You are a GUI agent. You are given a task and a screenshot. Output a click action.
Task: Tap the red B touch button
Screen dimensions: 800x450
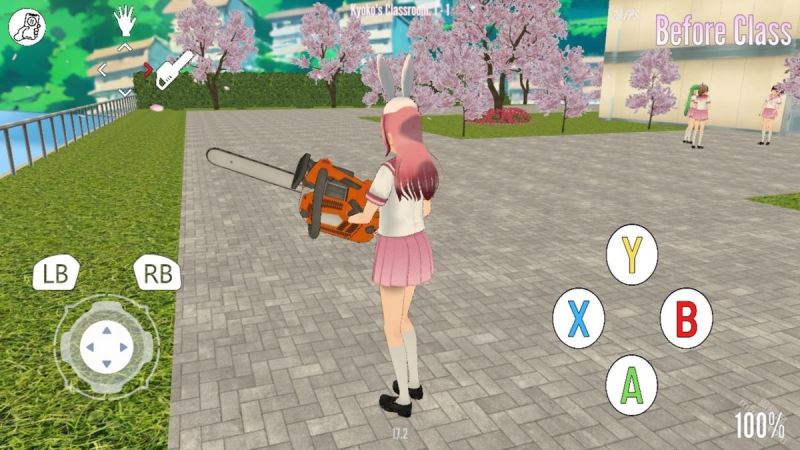coord(686,319)
